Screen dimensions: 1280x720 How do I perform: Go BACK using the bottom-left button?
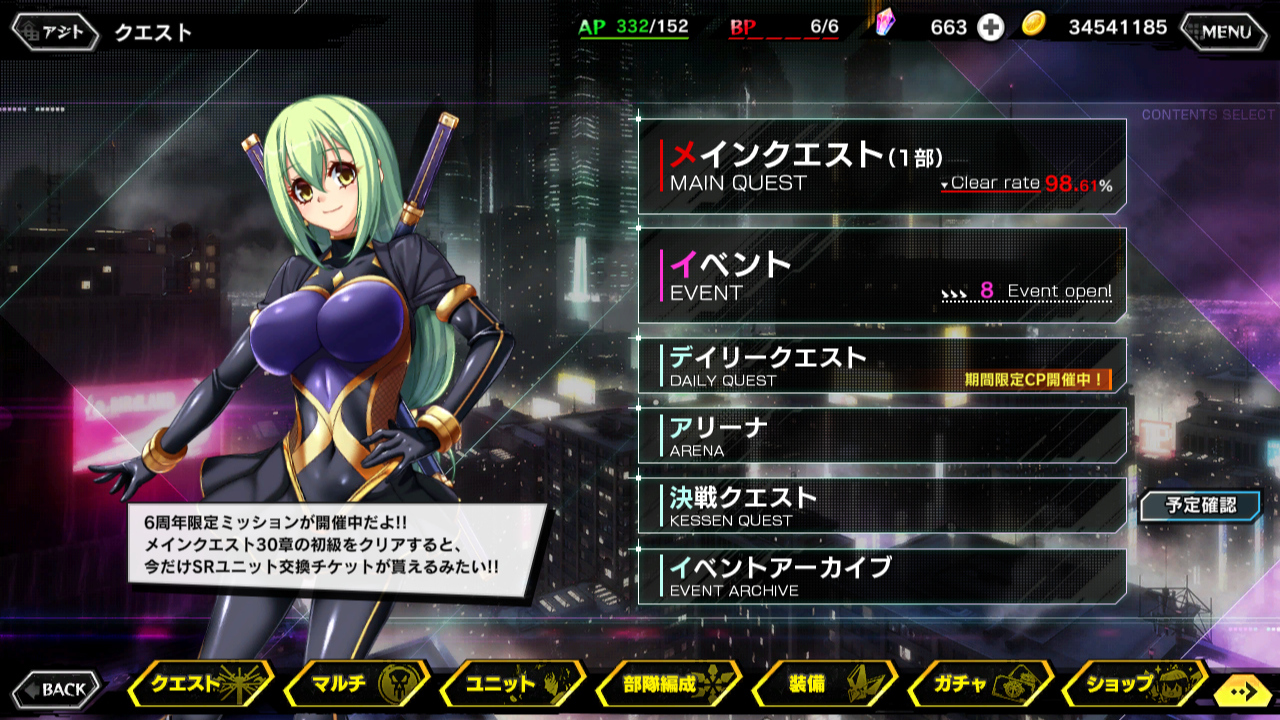[57, 689]
